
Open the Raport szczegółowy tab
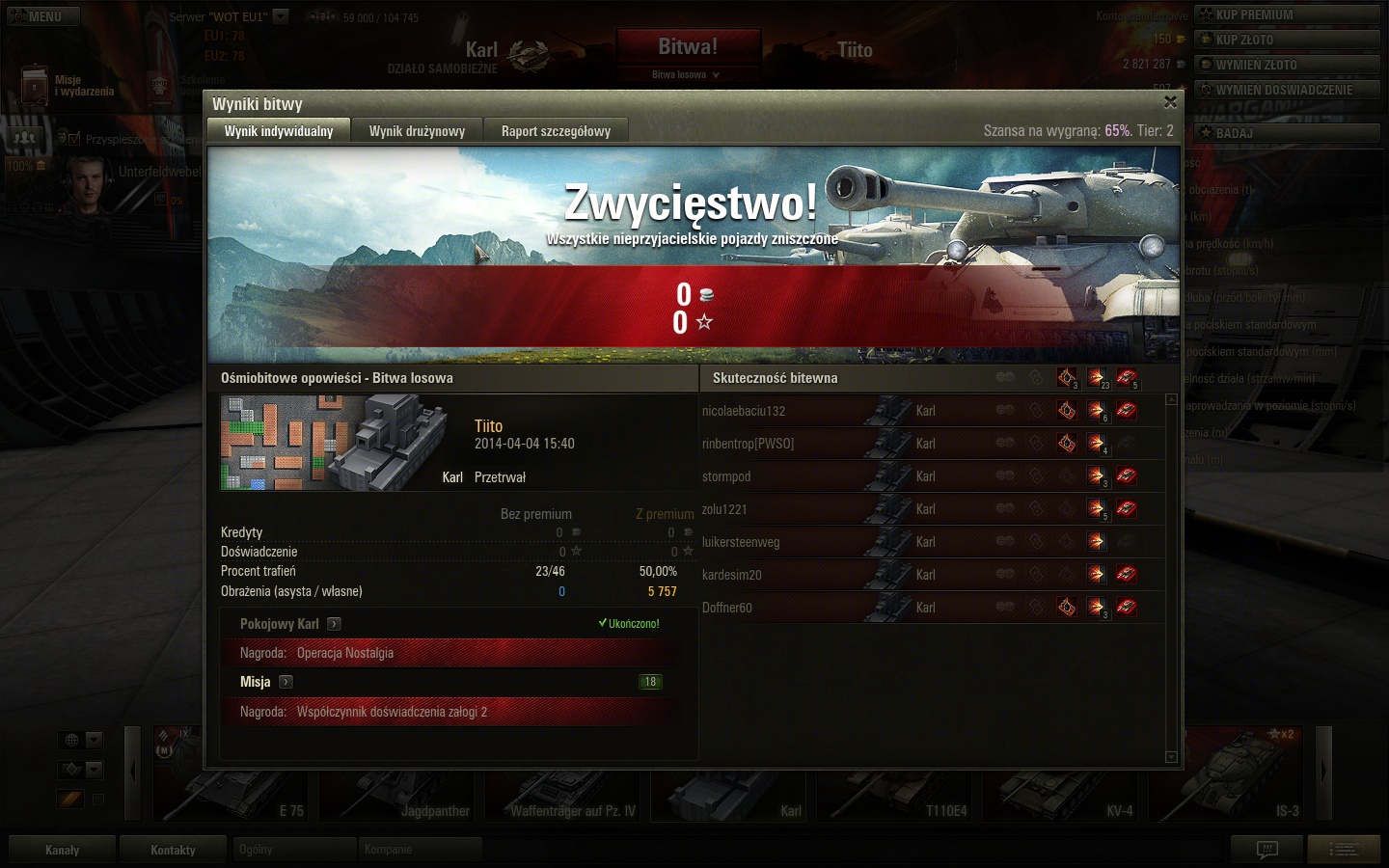point(556,131)
